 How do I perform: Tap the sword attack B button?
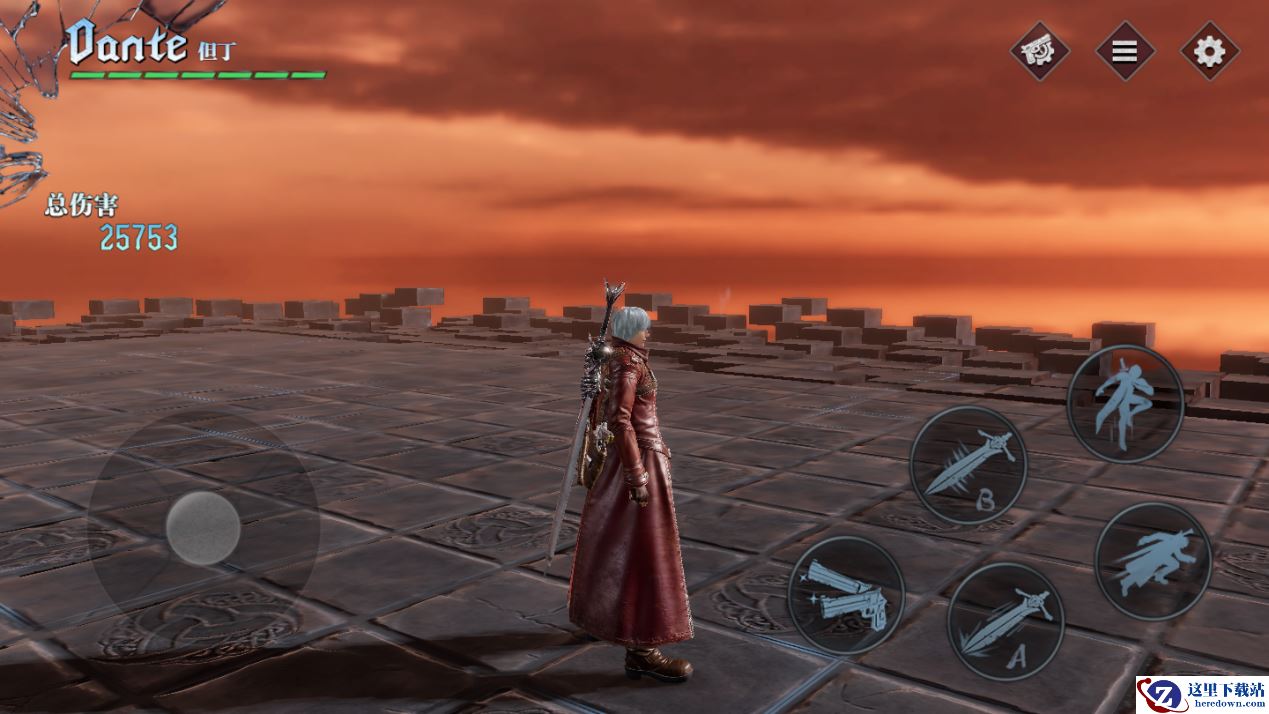point(968,465)
